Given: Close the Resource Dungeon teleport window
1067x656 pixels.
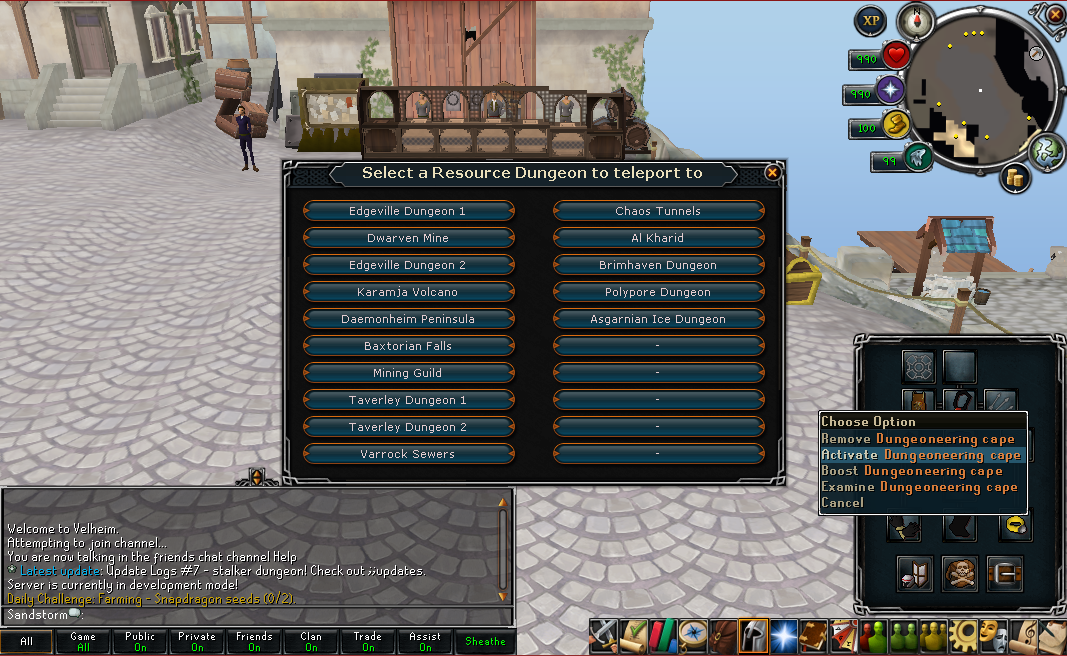Looking at the screenshot, I should pos(772,173).
